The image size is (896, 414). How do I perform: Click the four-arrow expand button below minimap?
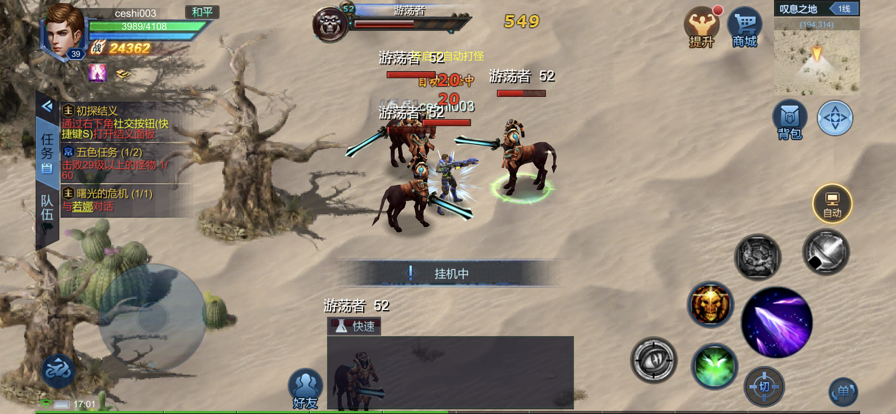click(x=835, y=118)
